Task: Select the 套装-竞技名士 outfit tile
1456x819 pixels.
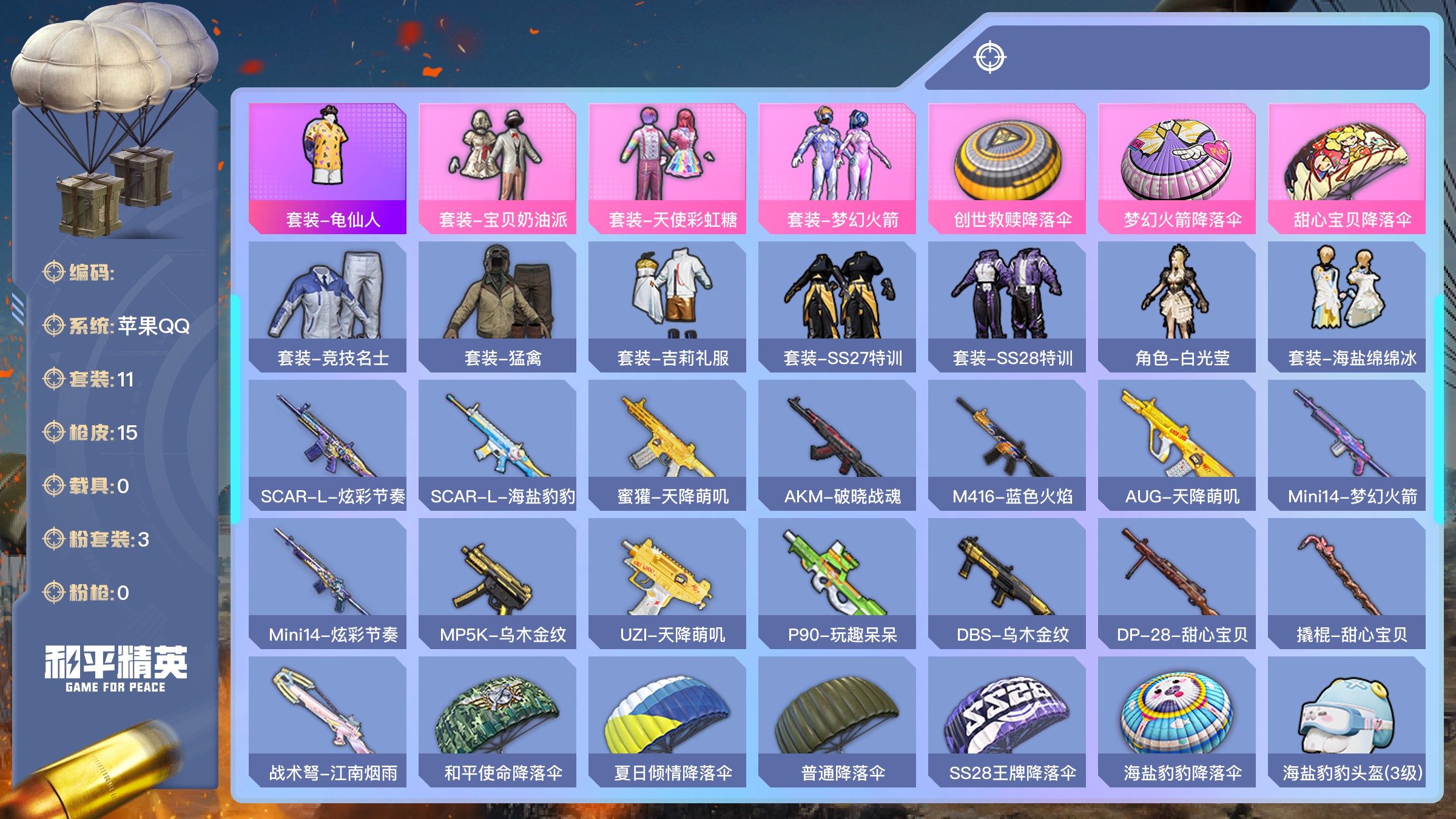Action: point(328,307)
